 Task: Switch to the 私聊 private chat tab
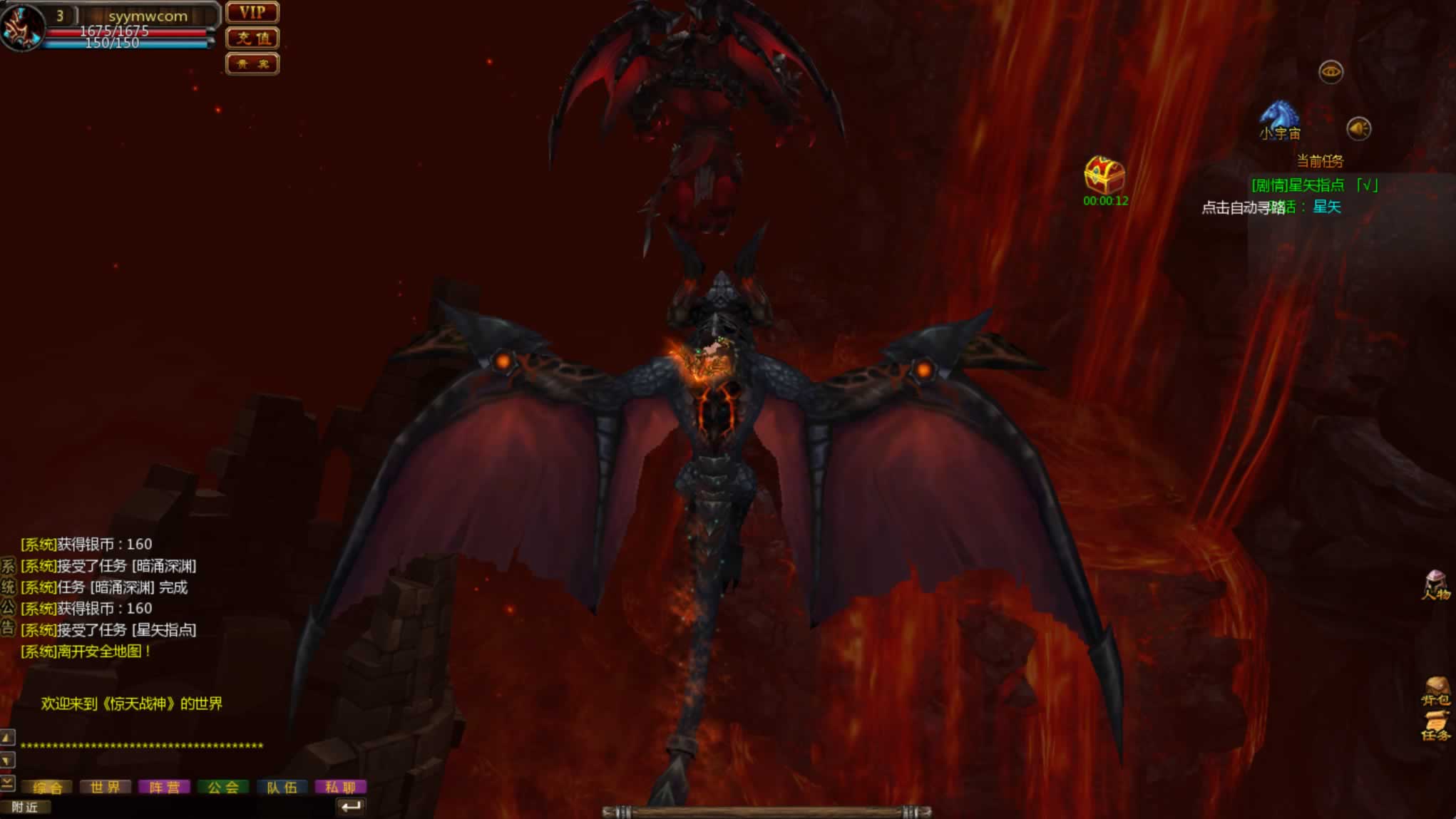[340, 787]
